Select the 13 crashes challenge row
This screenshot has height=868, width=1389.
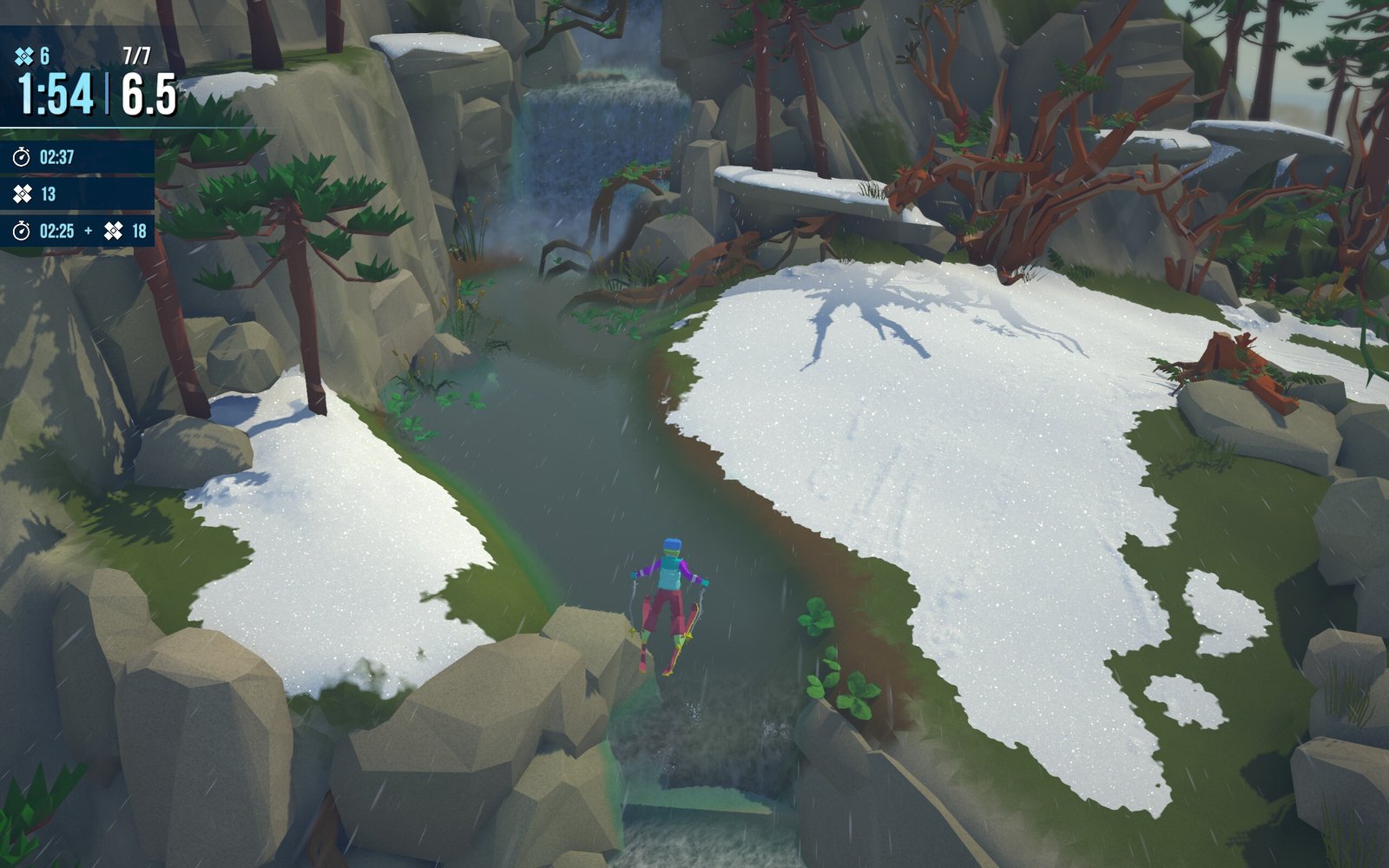tap(76, 194)
